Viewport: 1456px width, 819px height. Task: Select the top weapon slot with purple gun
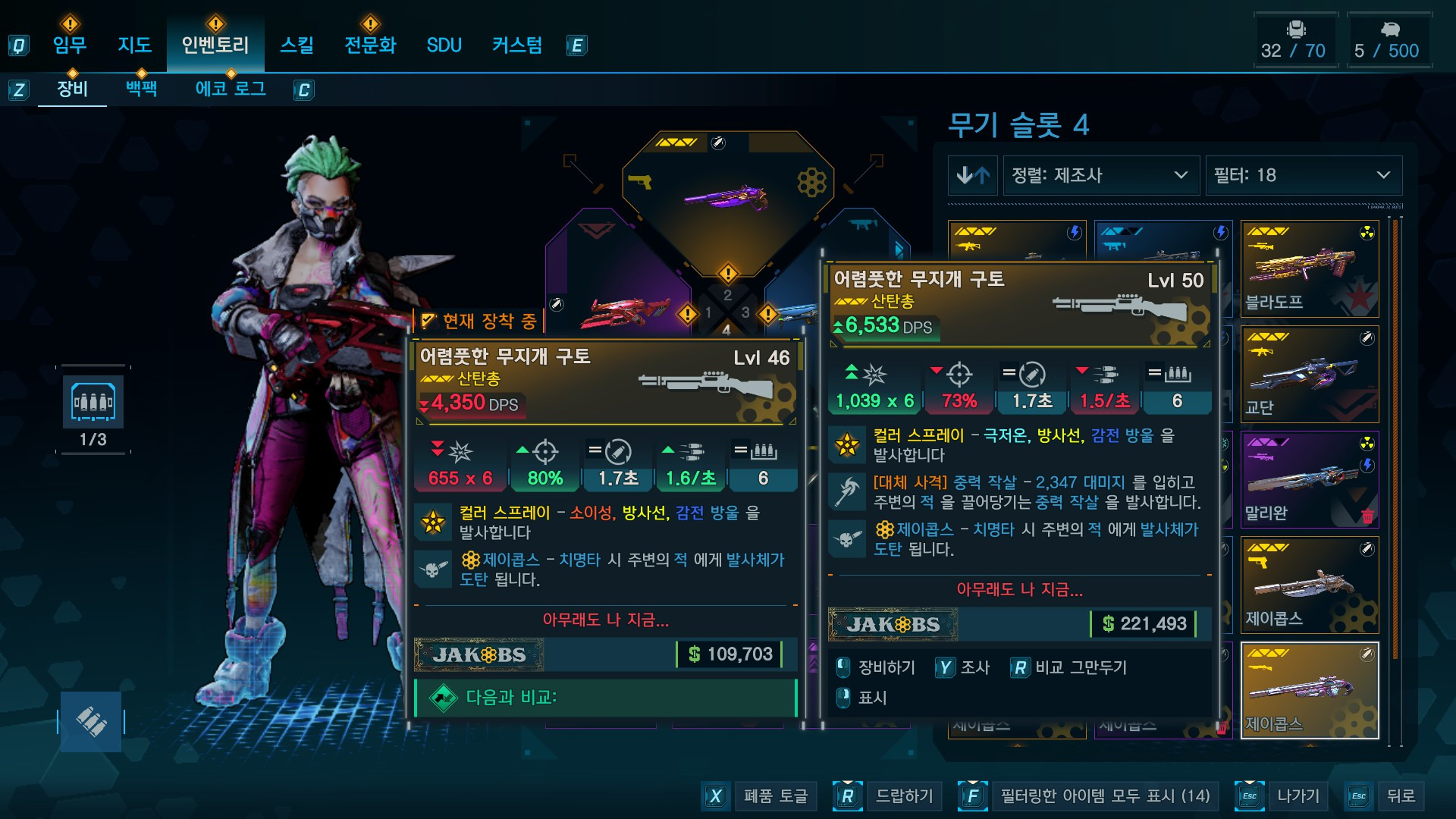[x=727, y=196]
